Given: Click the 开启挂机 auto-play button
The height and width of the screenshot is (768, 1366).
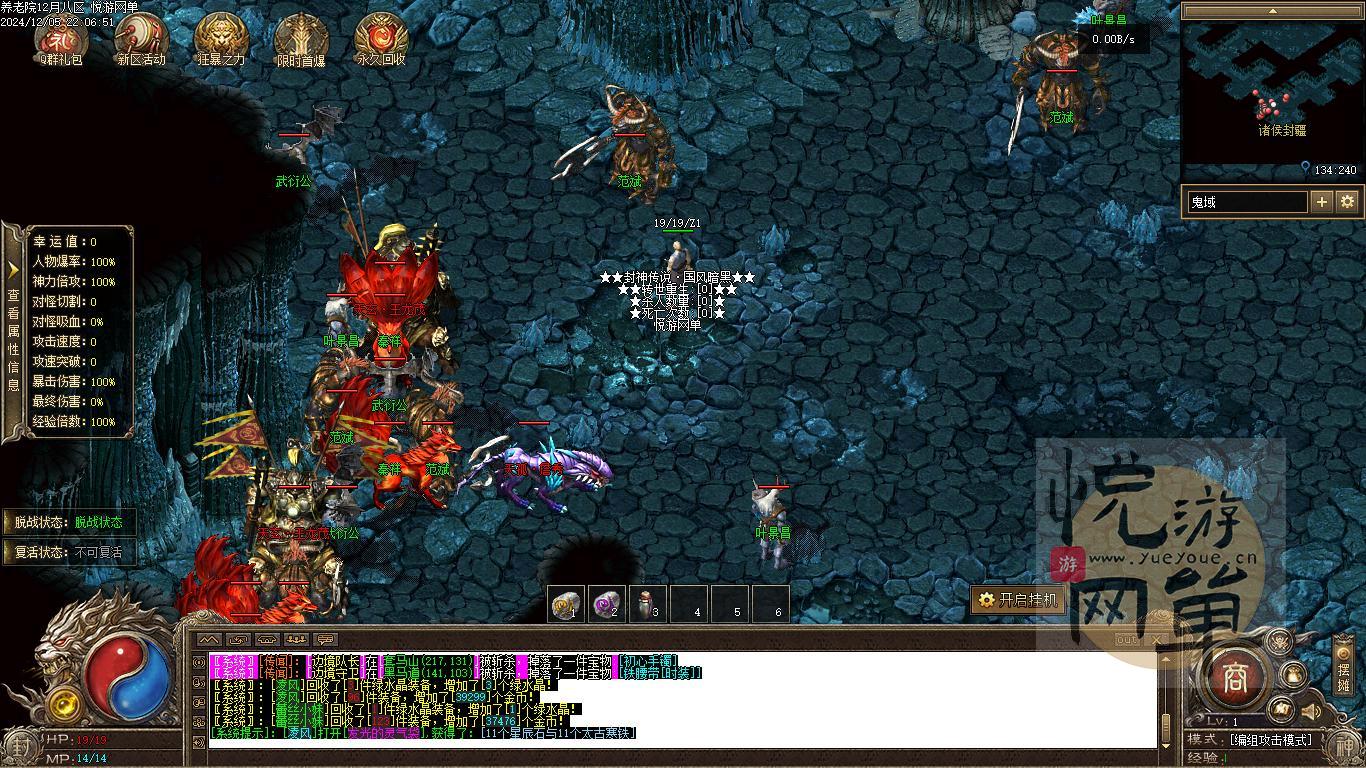Looking at the screenshot, I should pyautogui.click(x=1017, y=600).
